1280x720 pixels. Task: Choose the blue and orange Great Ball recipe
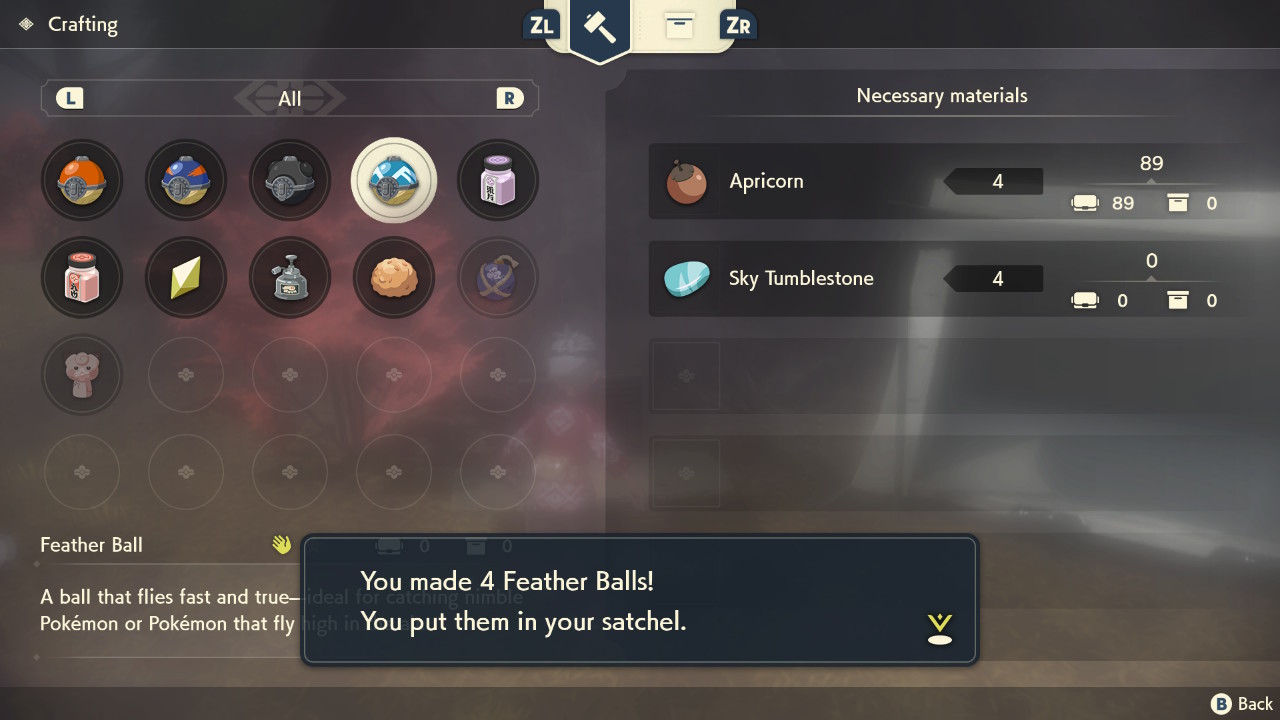coord(186,181)
